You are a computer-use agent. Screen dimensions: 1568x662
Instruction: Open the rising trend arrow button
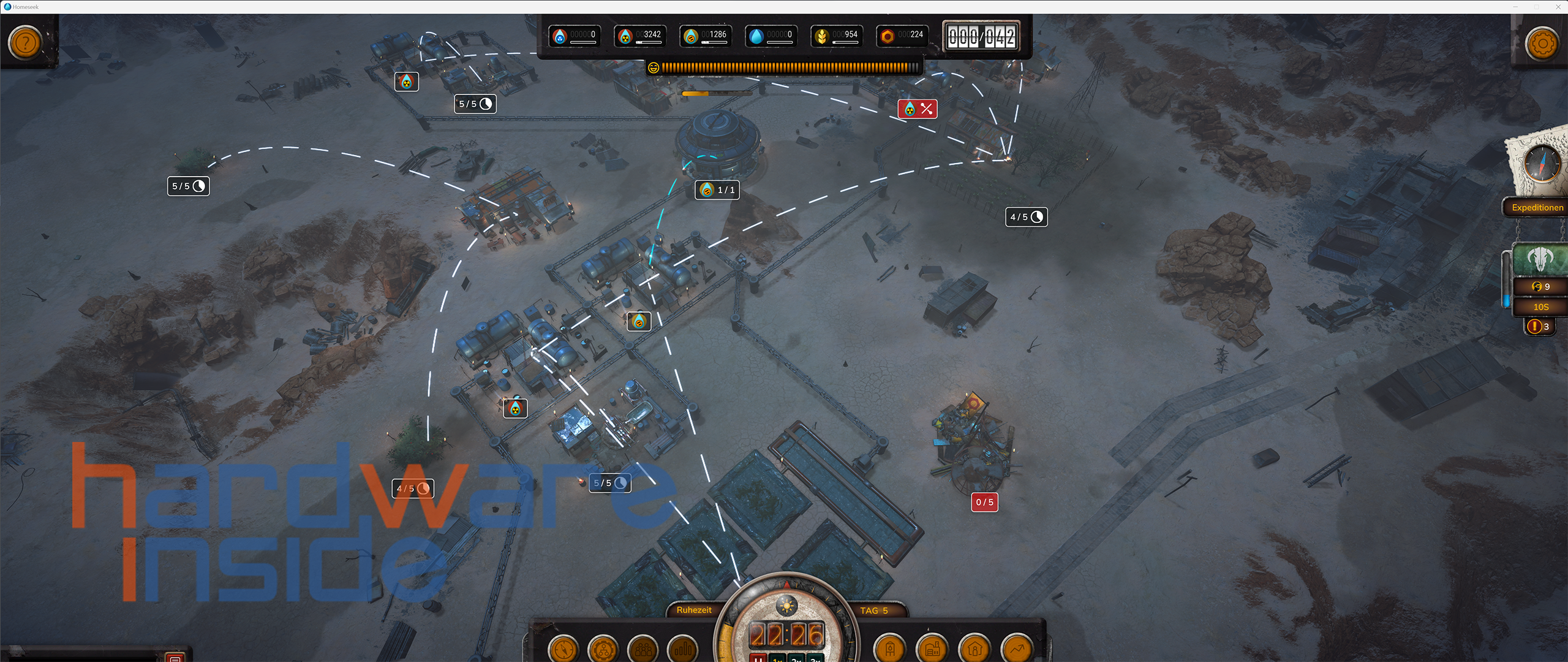[1017, 649]
